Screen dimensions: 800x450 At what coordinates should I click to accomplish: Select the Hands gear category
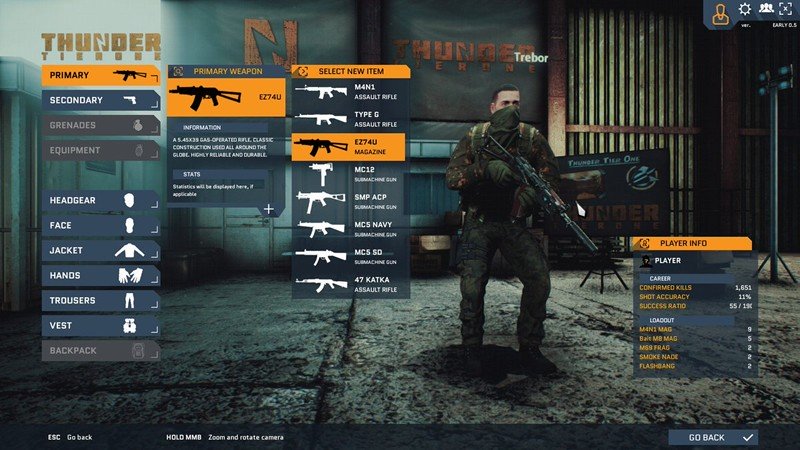pos(100,275)
